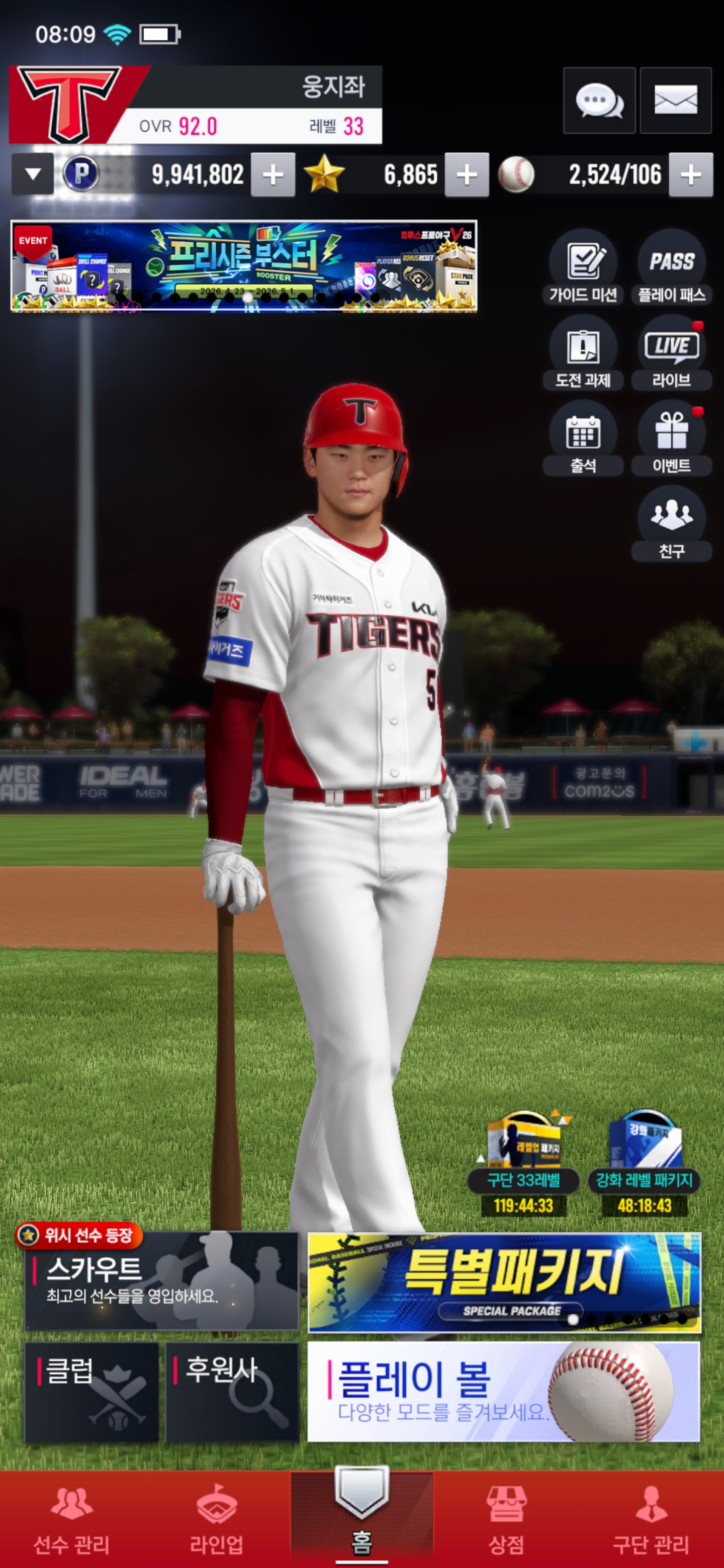Image resolution: width=724 pixels, height=1568 pixels.
Task: Open the mailbox envelope icon
Action: coord(675,101)
